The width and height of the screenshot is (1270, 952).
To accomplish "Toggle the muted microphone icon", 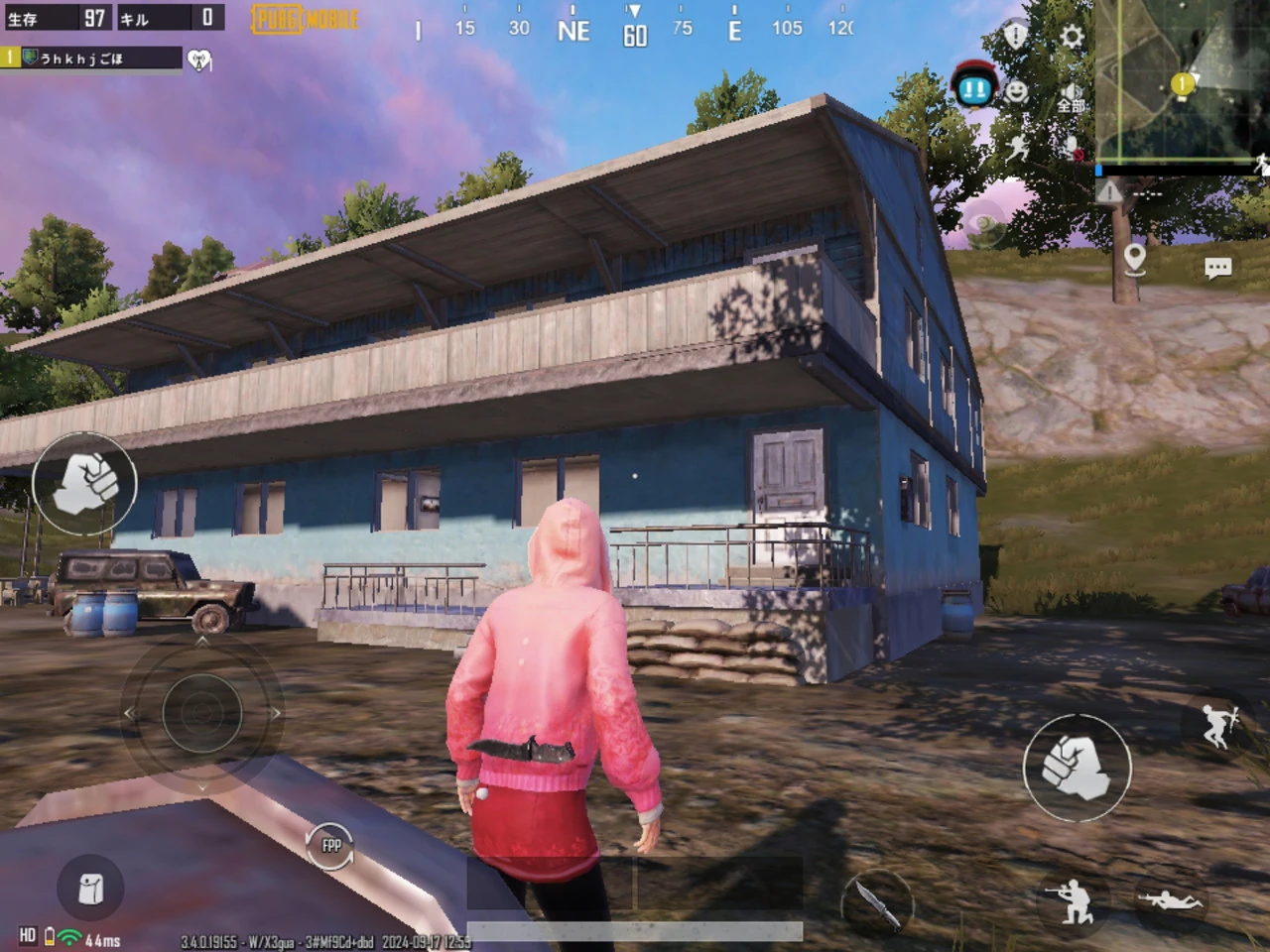I will pyautogui.click(x=1072, y=148).
